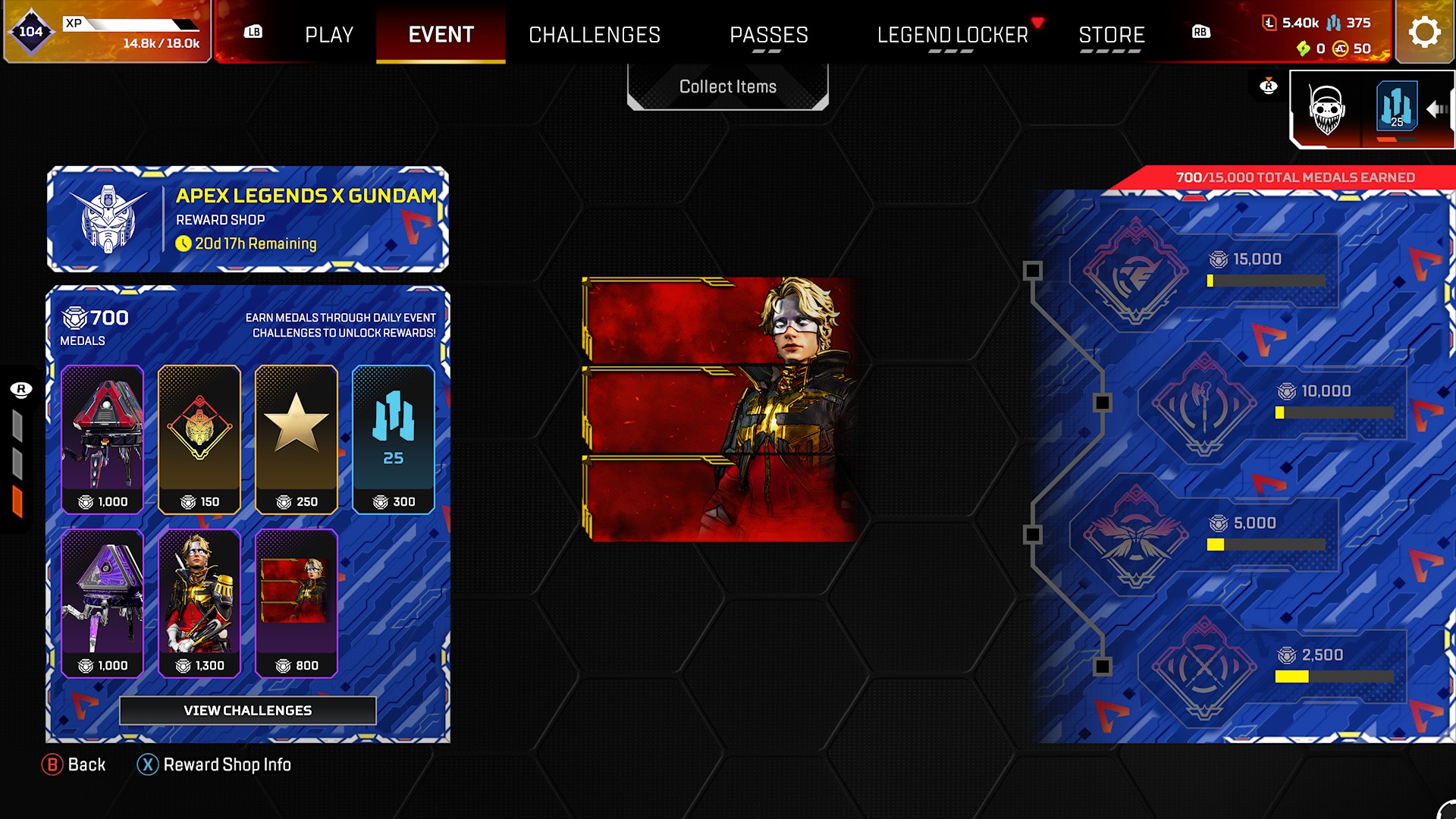Switch to the STORE tab
The width and height of the screenshot is (1456, 819).
(1111, 35)
